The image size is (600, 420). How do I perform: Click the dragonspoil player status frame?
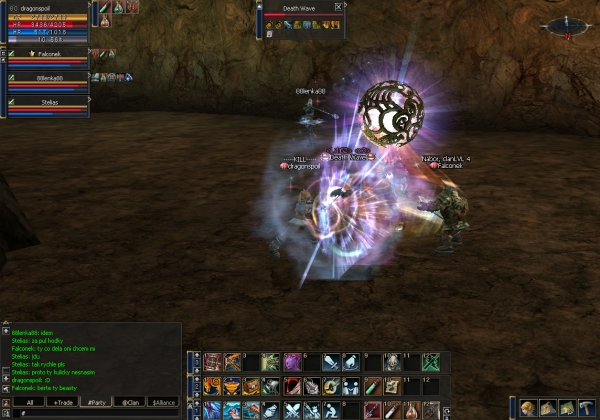[45, 22]
